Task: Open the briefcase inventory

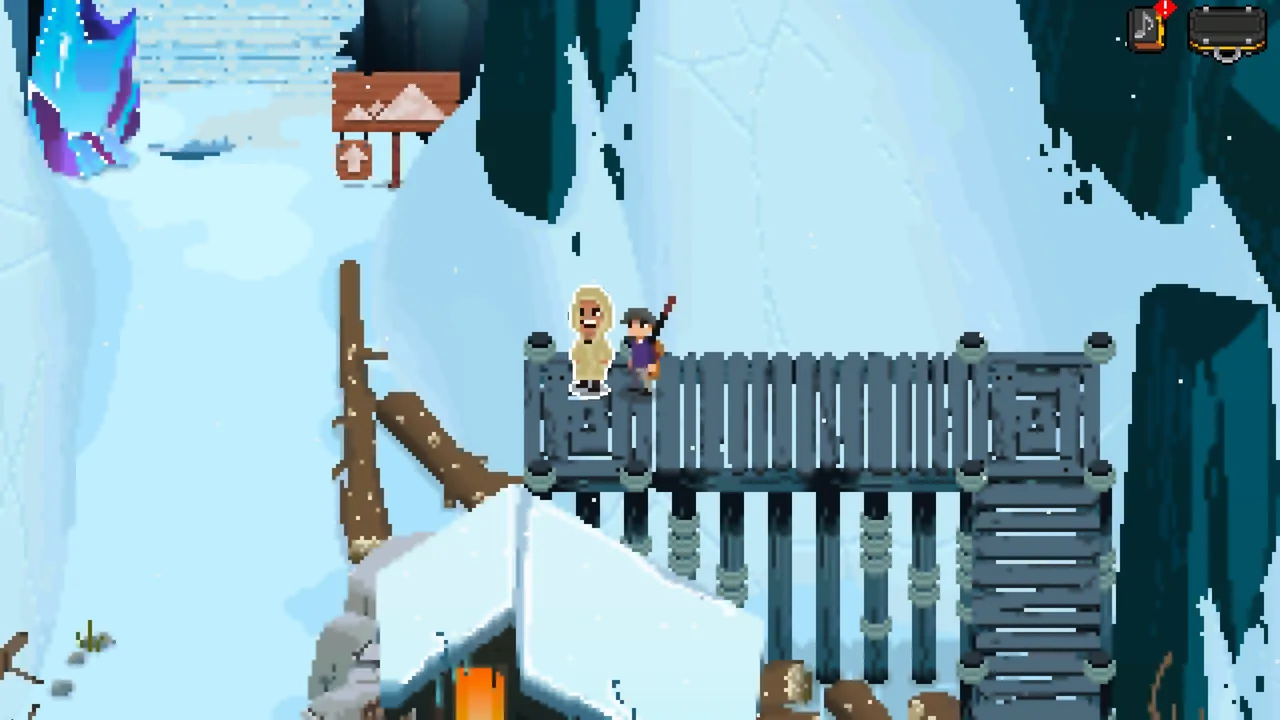Action: [1227, 30]
